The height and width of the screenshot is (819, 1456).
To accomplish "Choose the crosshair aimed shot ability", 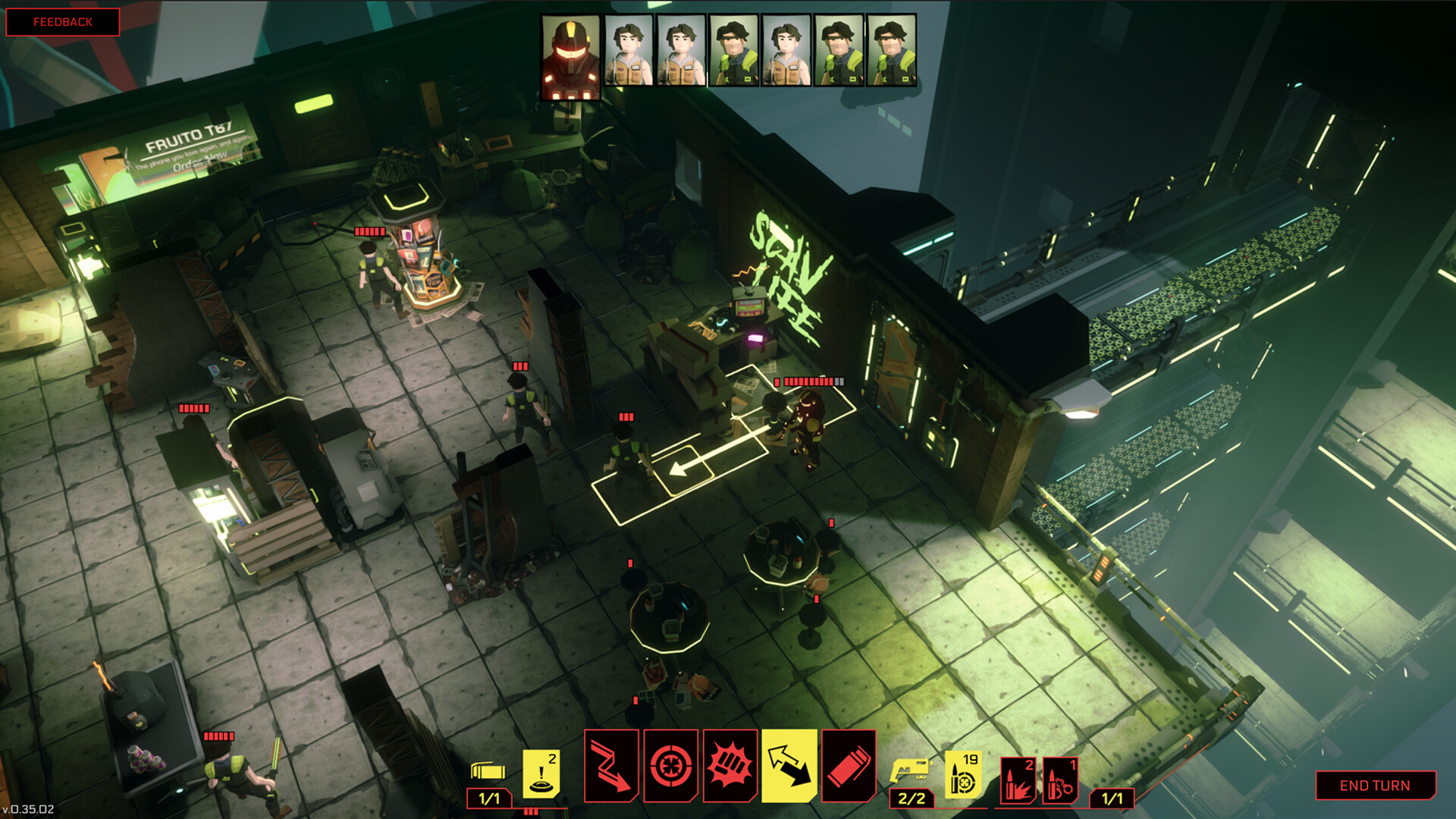I will 671,766.
